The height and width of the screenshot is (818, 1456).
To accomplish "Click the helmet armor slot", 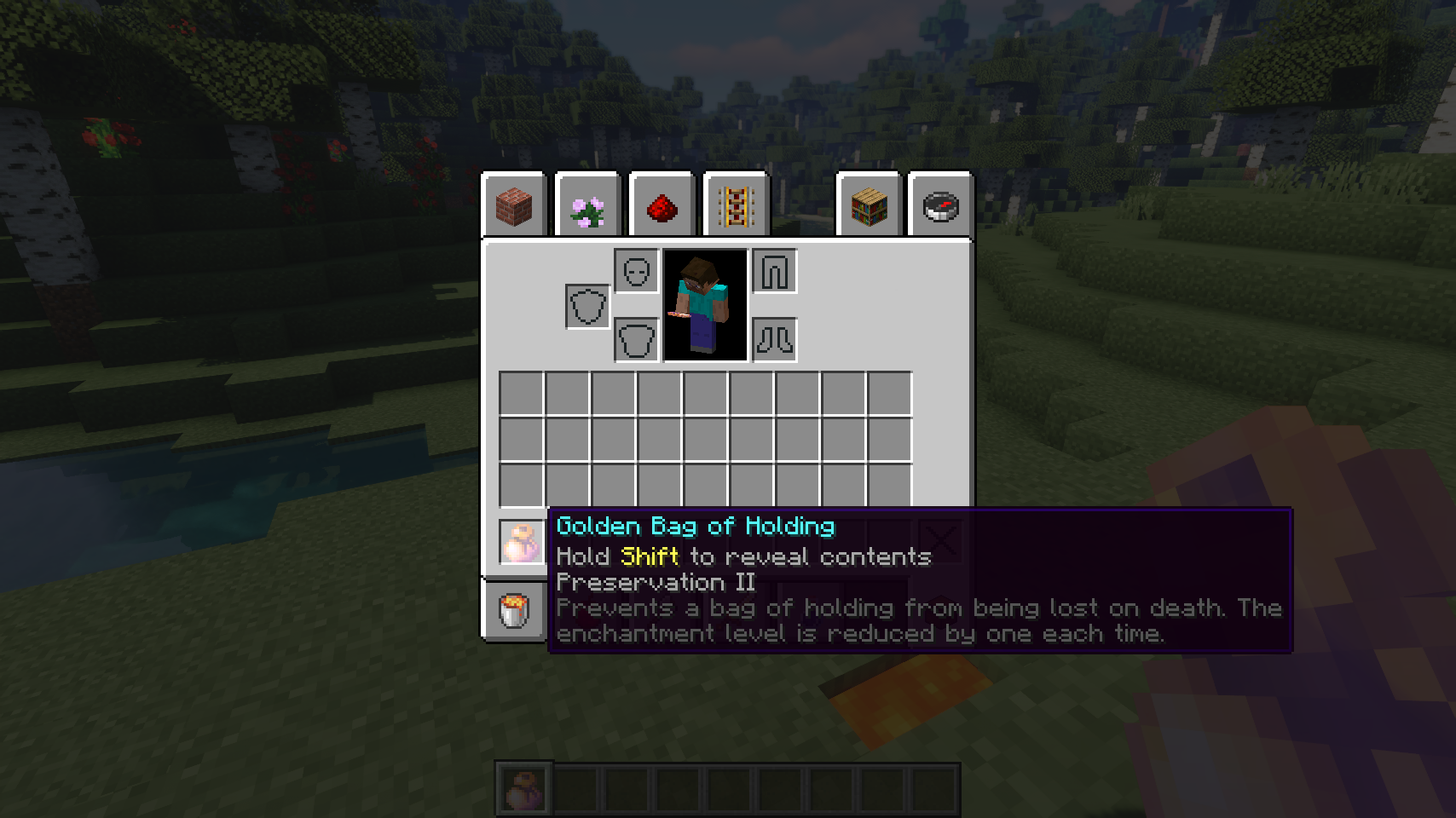I will click(x=637, y=272).
